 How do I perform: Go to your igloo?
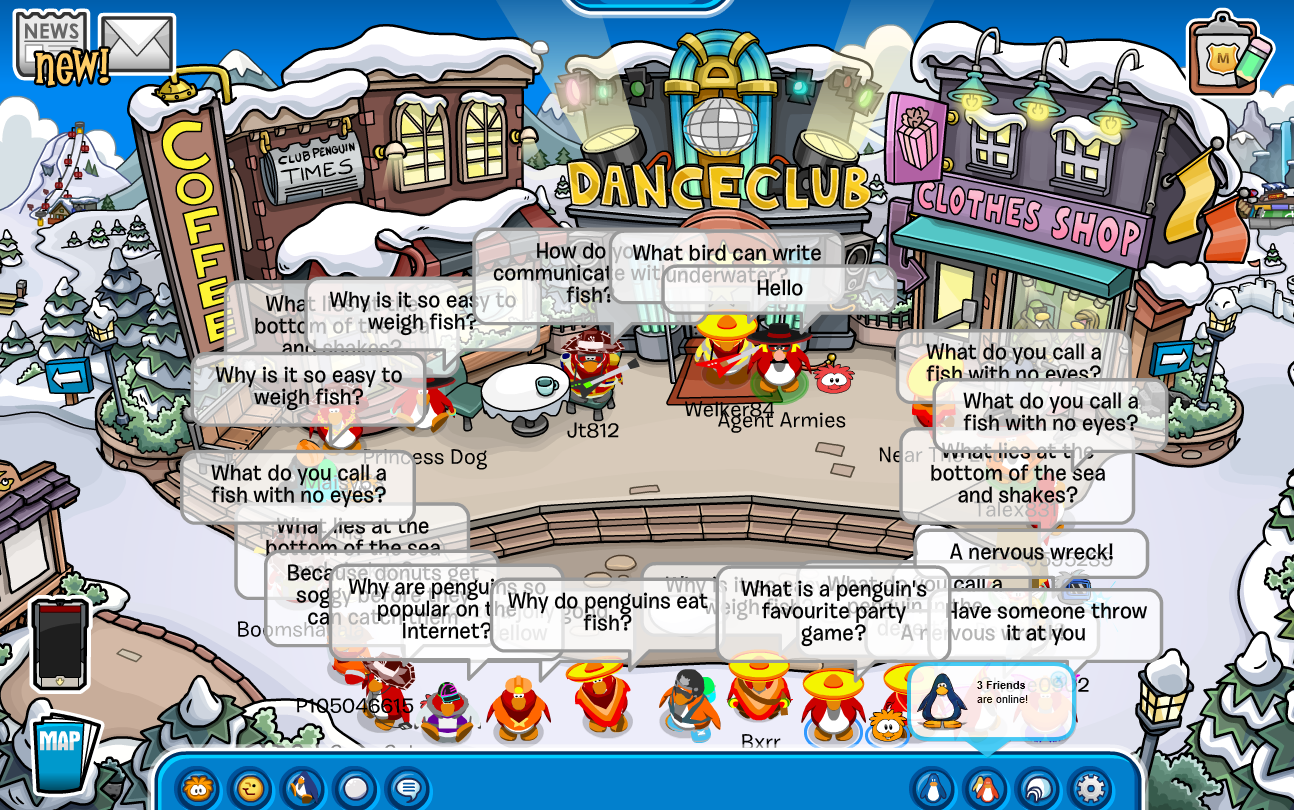coord(1037,788)
